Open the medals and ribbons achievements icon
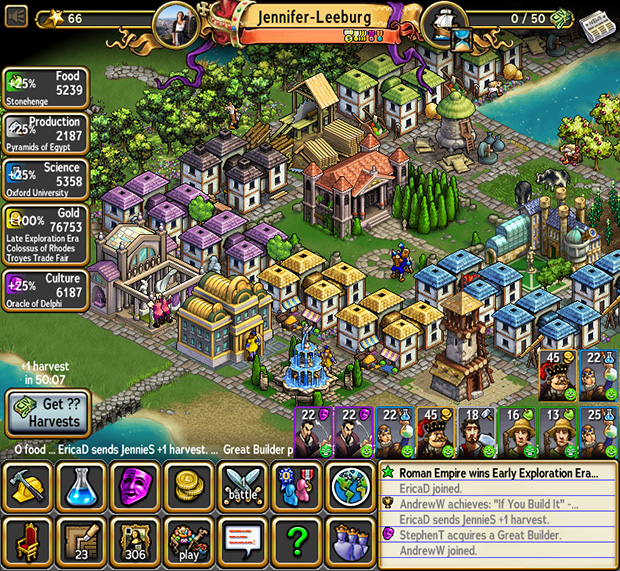 click(x=297, y=487)
